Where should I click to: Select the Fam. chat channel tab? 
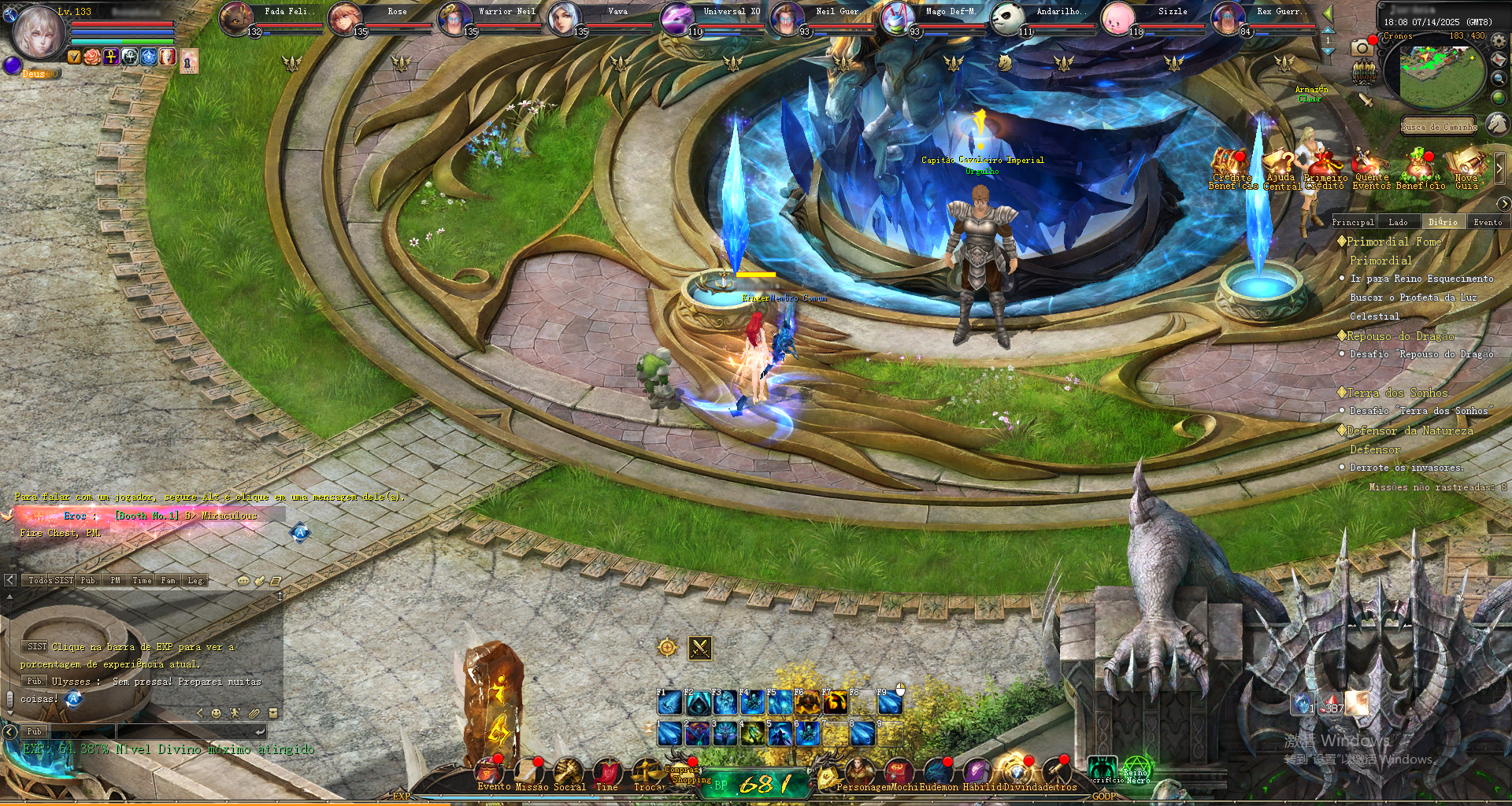169,580
